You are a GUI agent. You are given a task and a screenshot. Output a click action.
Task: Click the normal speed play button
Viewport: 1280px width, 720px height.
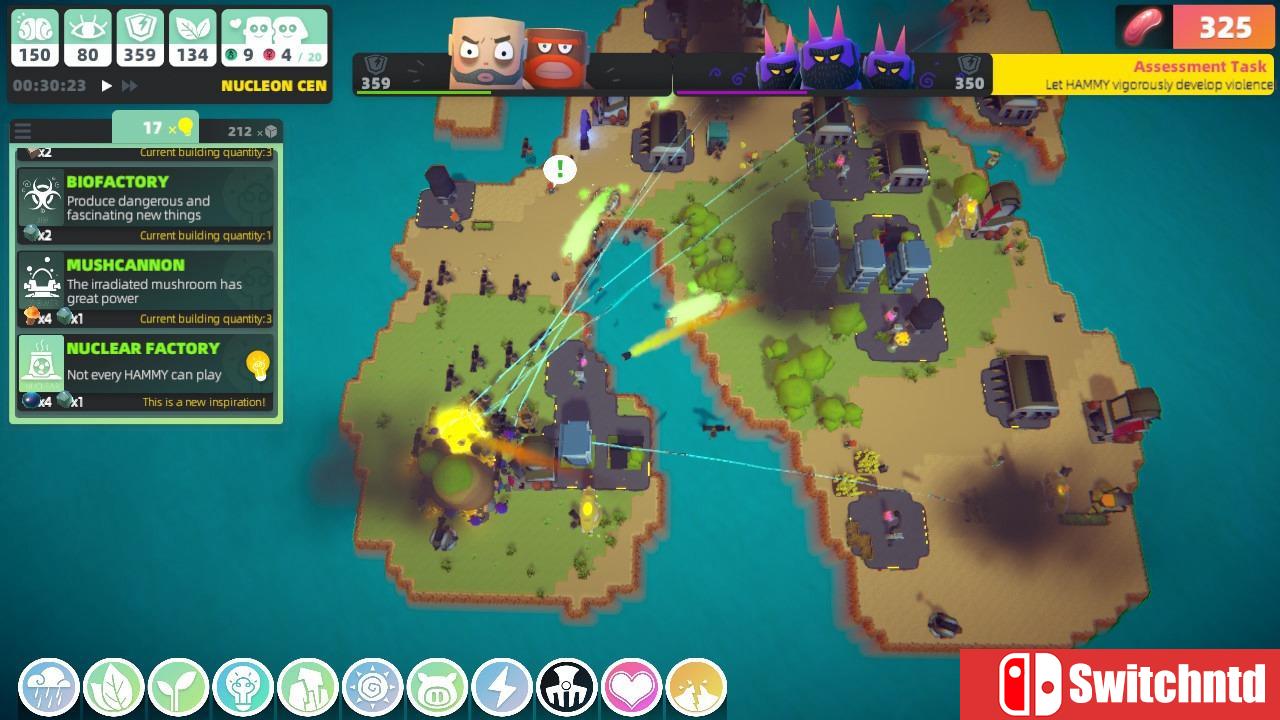107,86
